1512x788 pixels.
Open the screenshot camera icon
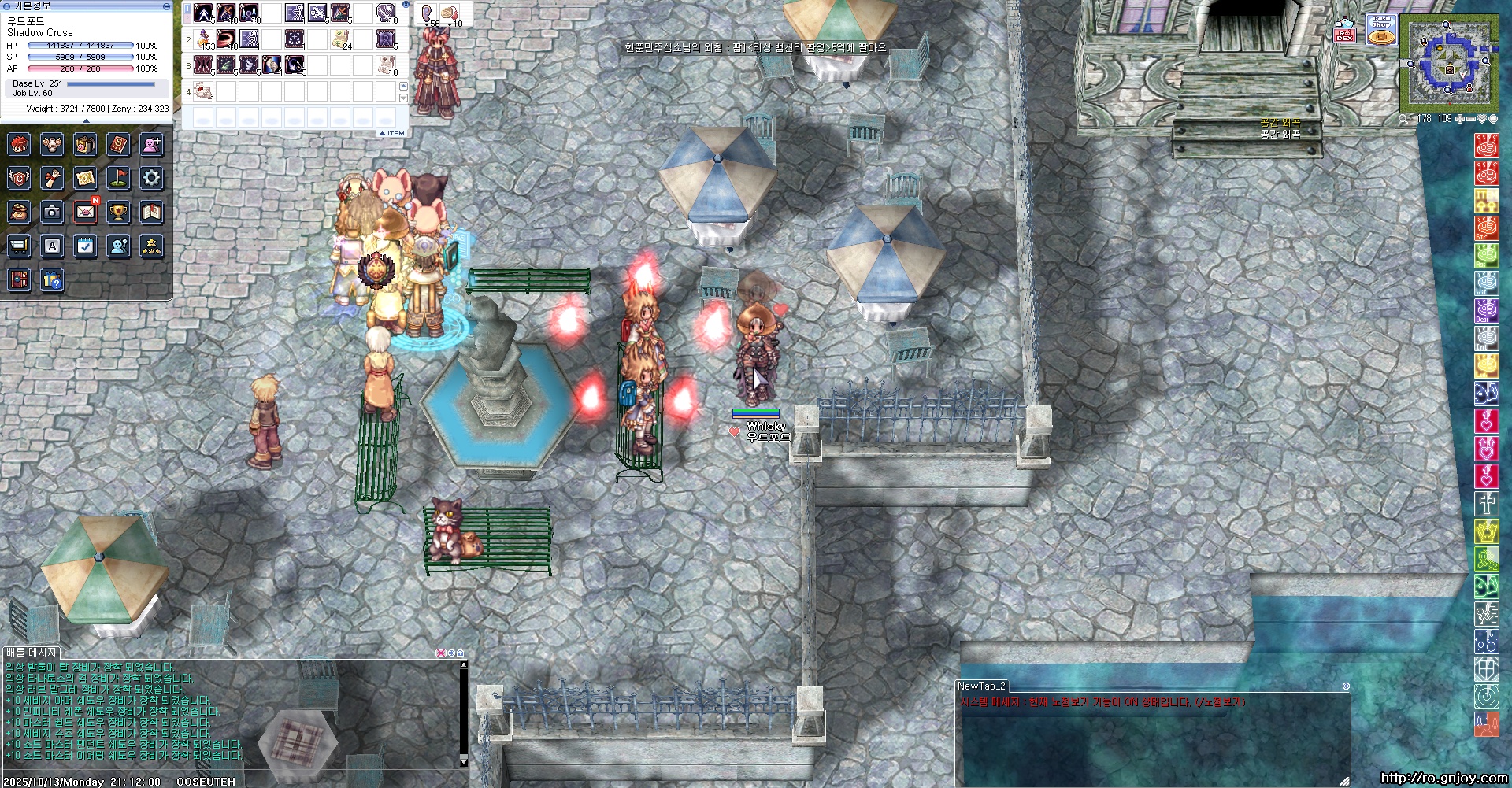52,212
